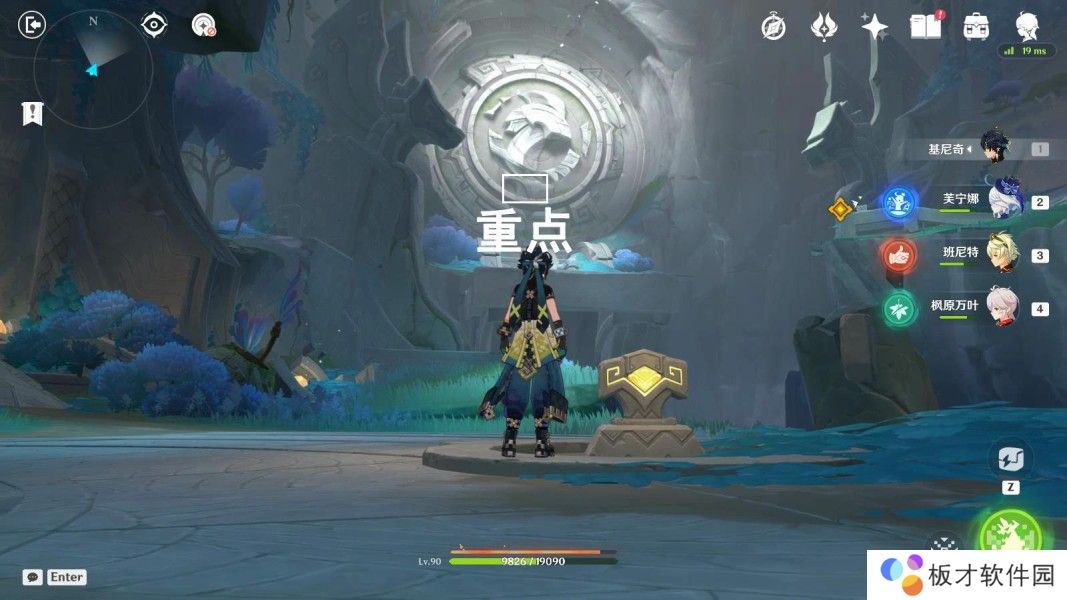Open the compass icon in the top bar

(x=773, y=27)
